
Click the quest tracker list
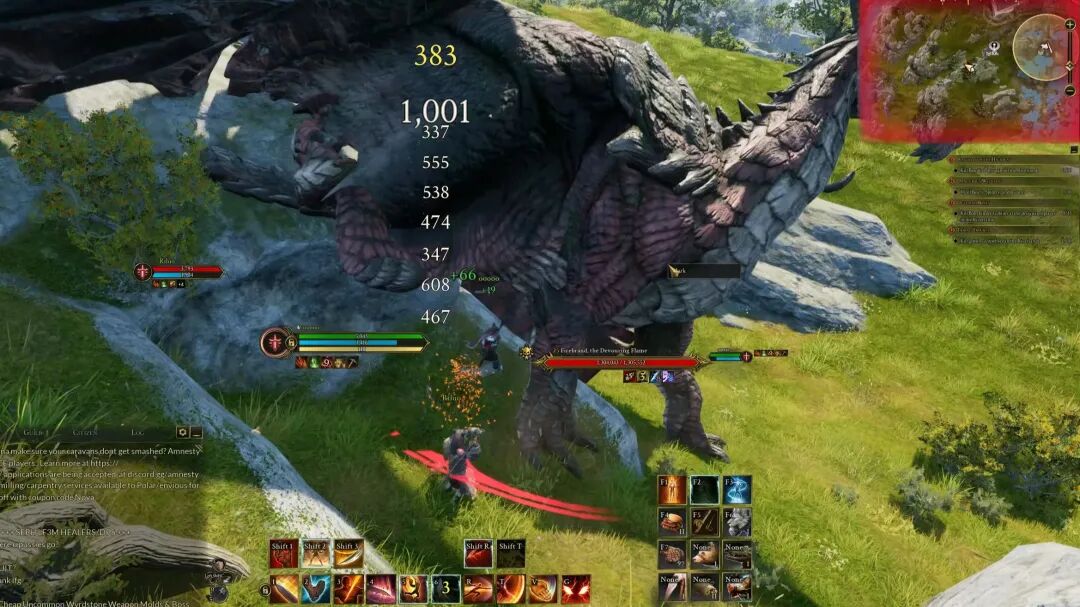pyautogui.click(x=1012, y=200)
